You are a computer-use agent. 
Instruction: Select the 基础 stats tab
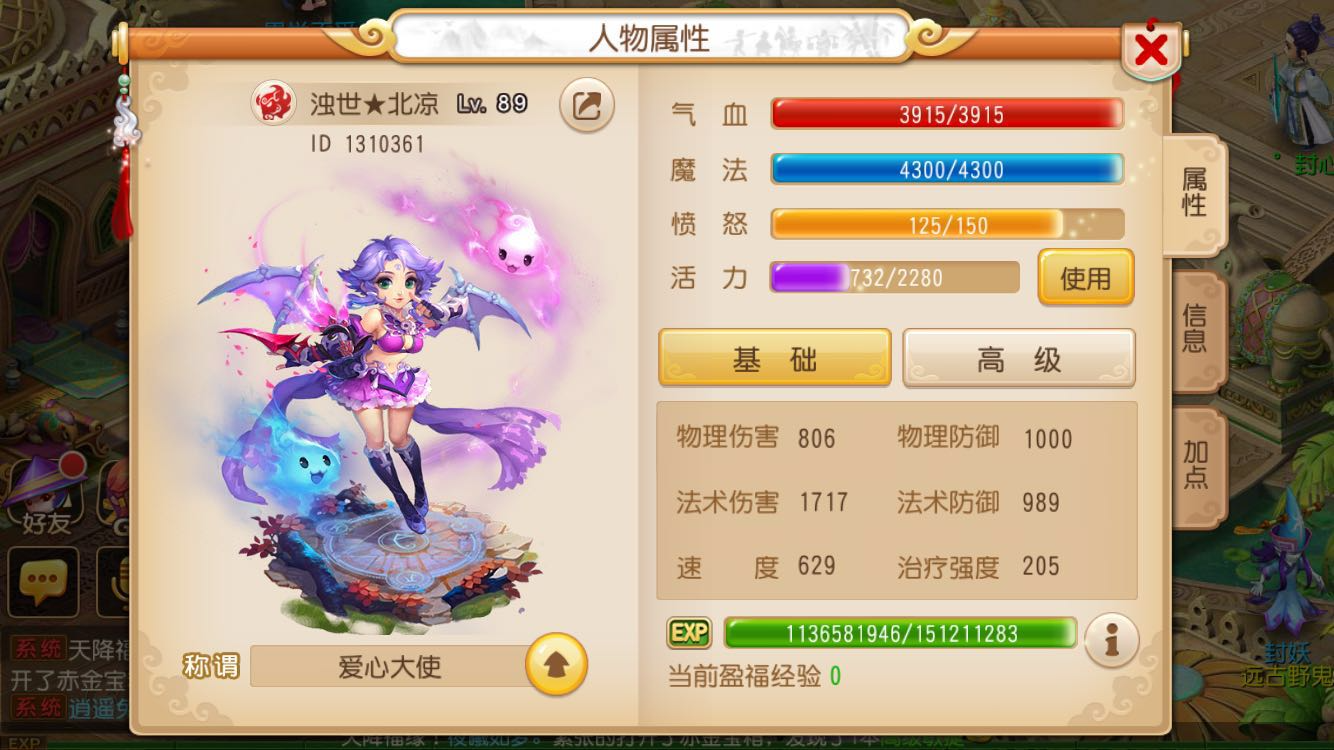coord(775,357)
